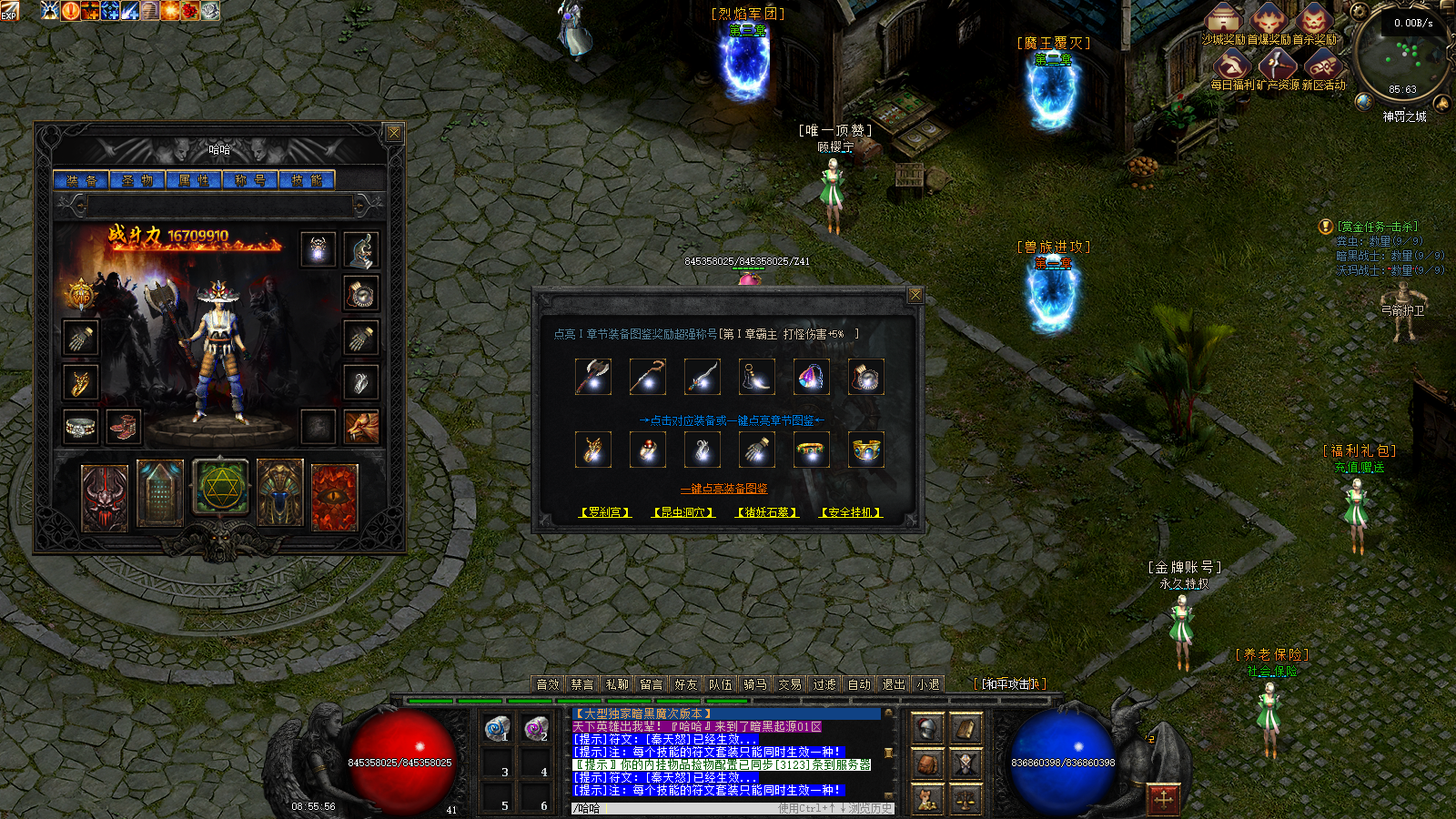Open the 技能 skills tab
The image size is (1456, 819).
point(307,180)
